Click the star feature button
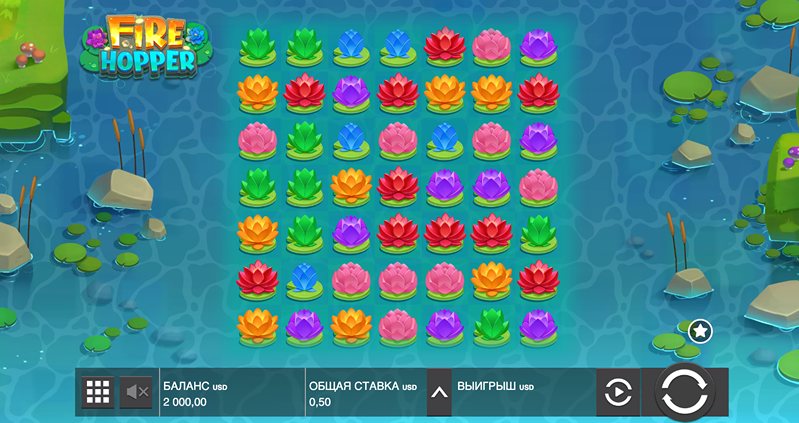 click(701, 330)
